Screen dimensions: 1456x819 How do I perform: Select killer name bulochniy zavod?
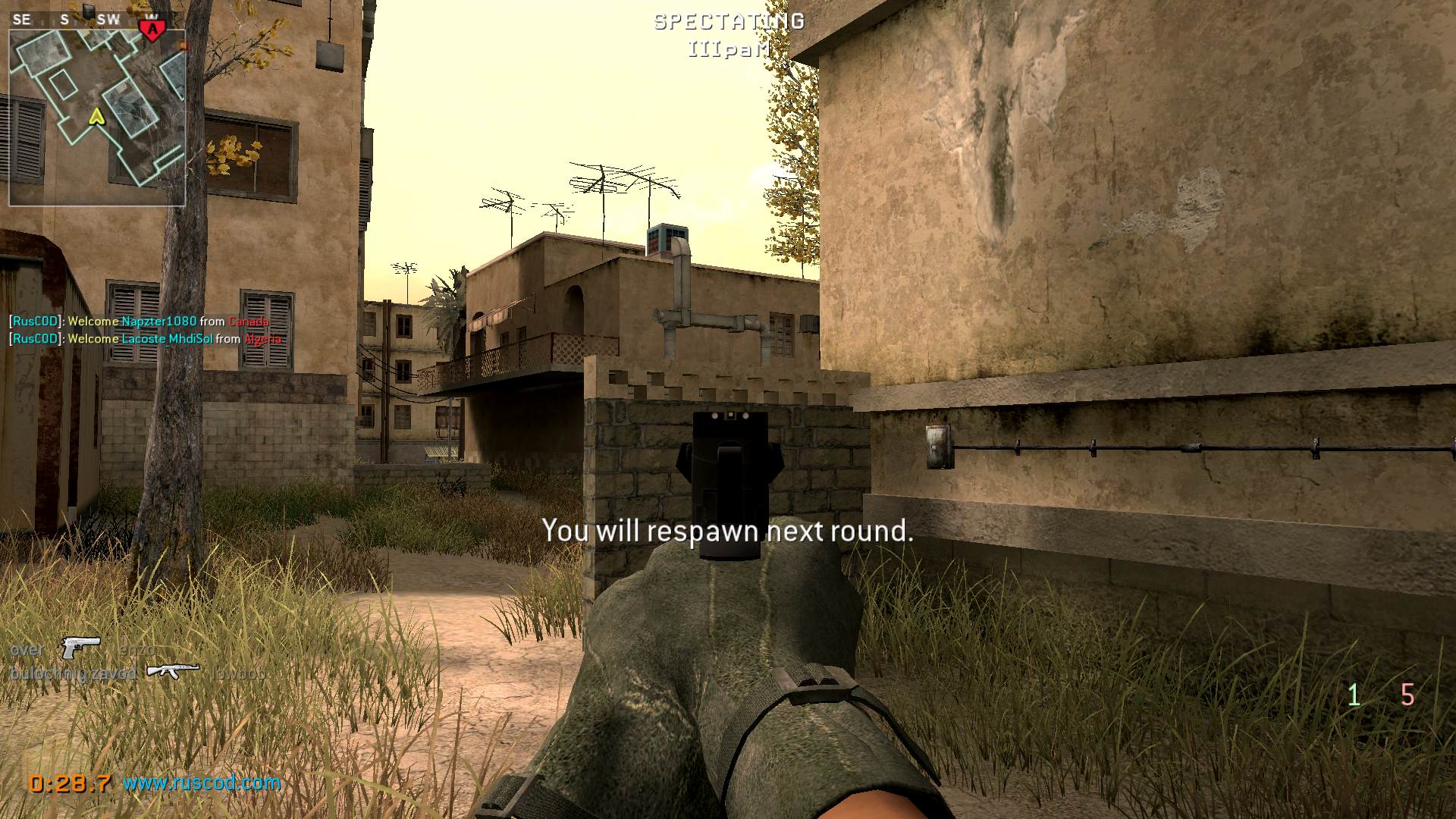[x=73, y=673]
